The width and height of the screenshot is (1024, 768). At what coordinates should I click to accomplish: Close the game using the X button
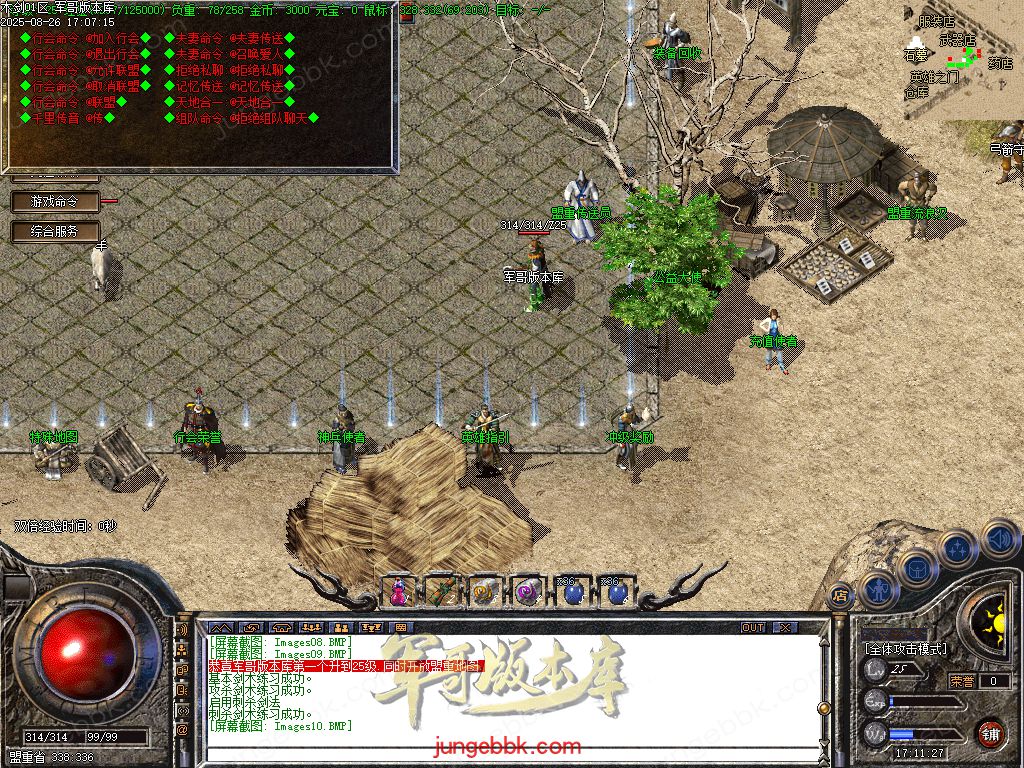tap(785, 627)
